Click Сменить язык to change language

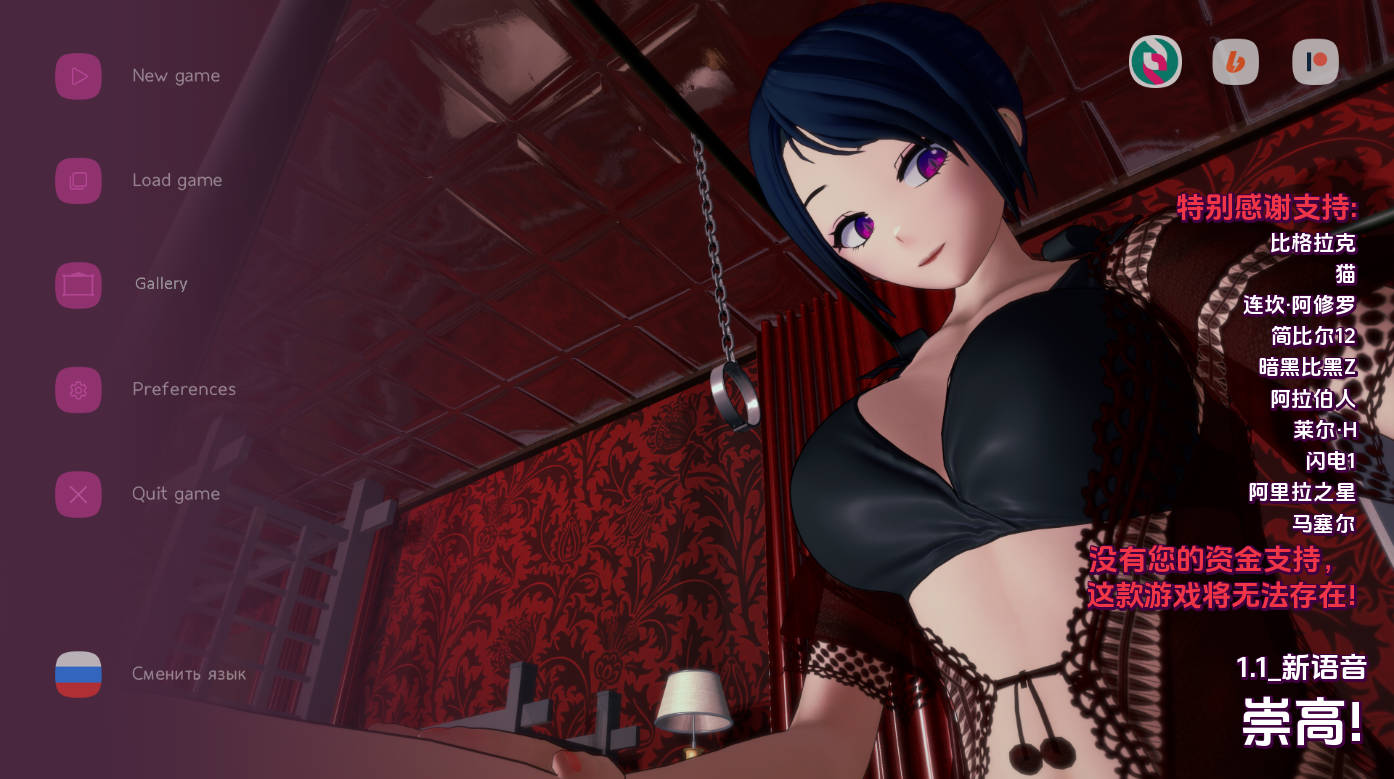tap(190, 674)
